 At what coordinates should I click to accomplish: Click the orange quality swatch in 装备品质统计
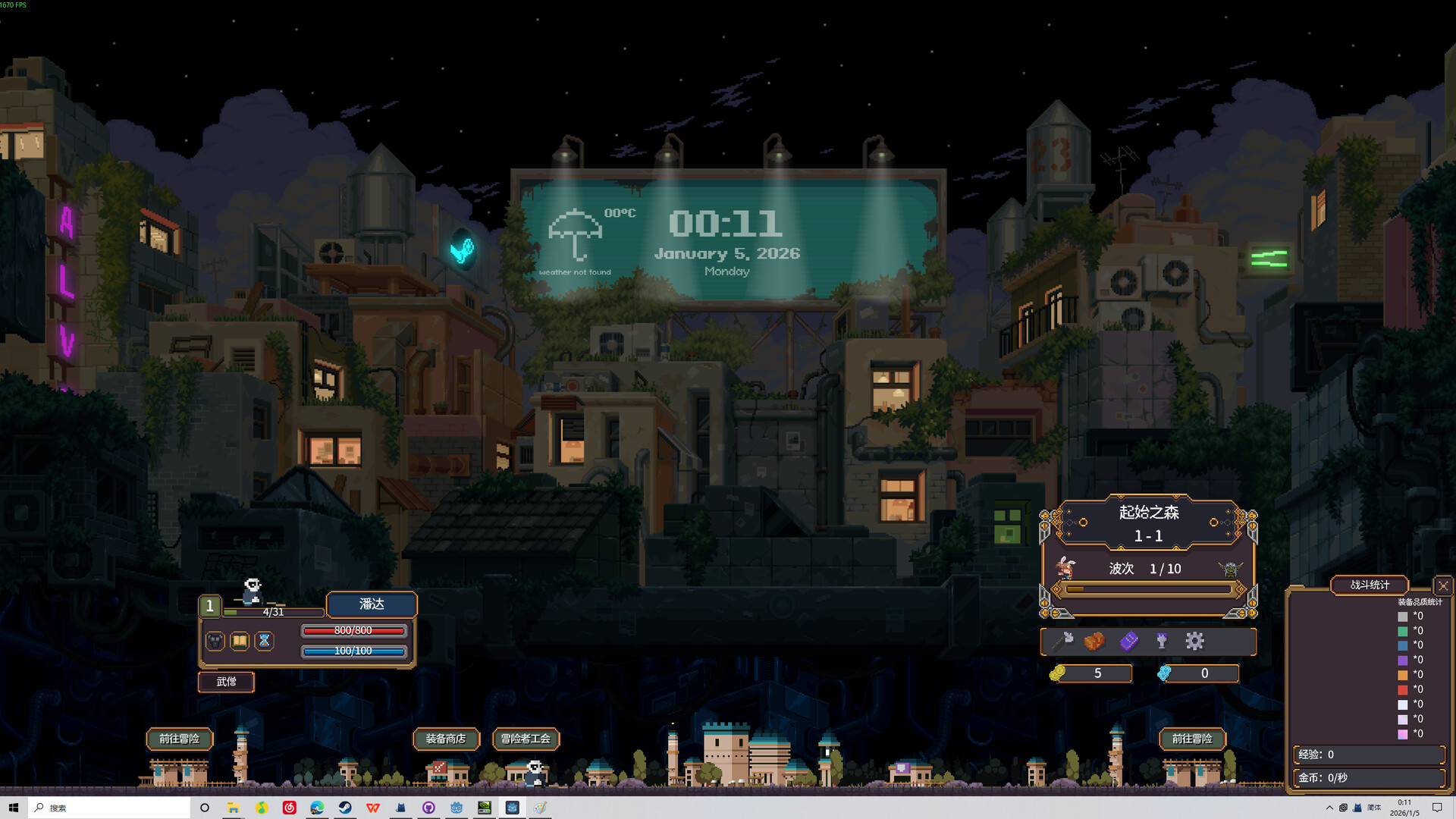coord(1402,675)
